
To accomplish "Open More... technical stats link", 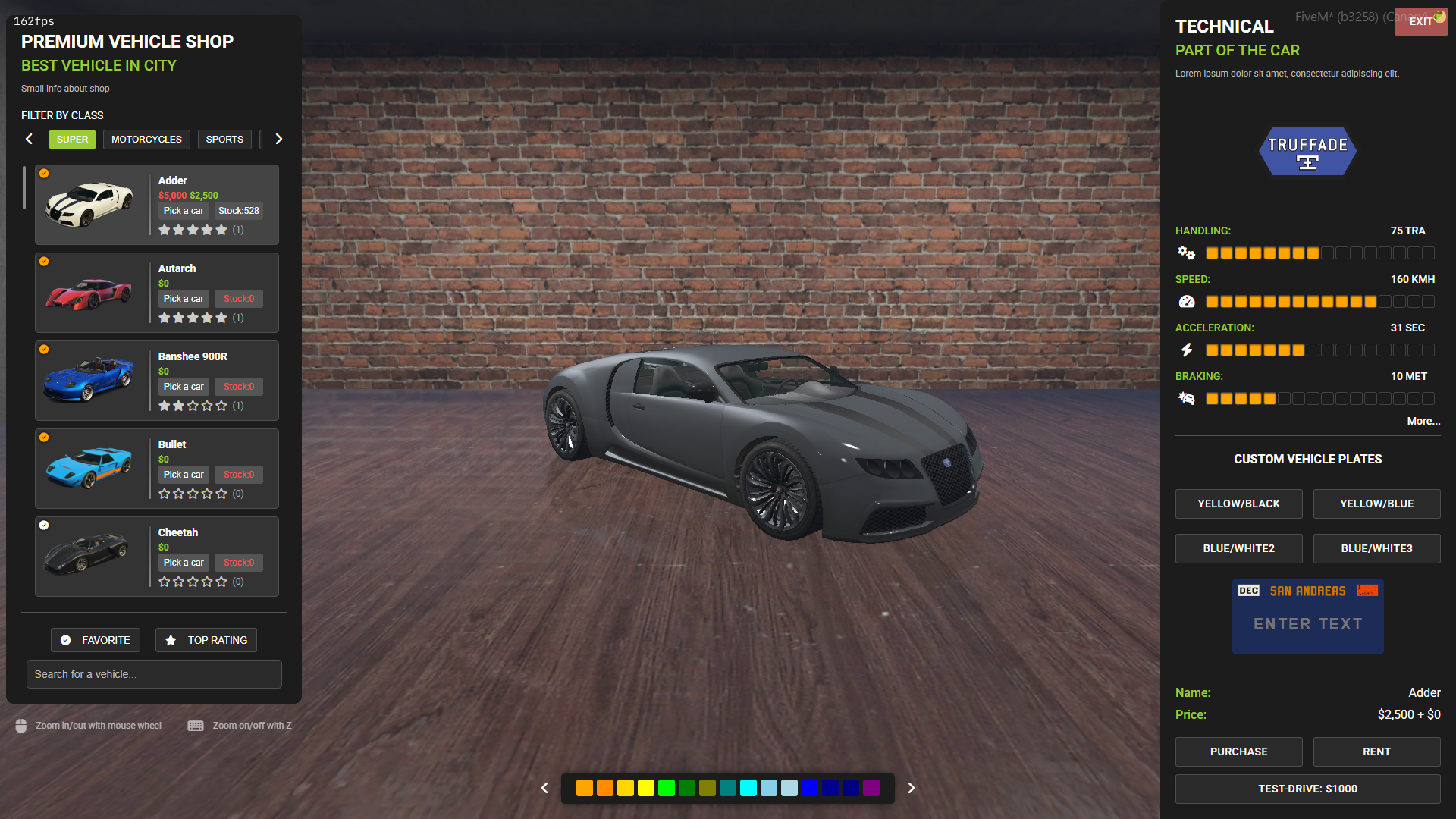I will (x=1423, y=421).
